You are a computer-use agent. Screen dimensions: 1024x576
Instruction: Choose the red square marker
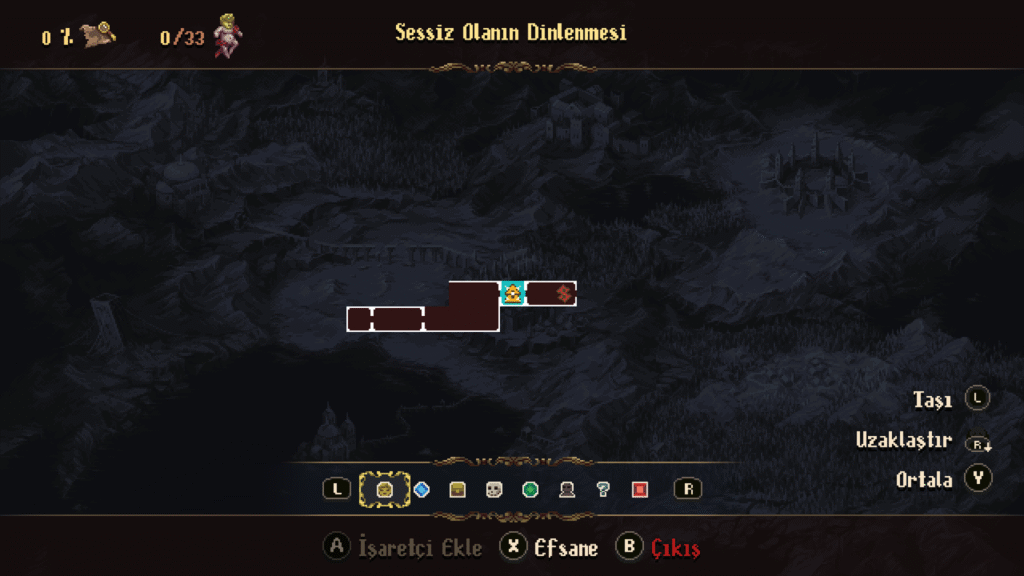(x=640, y=489)
